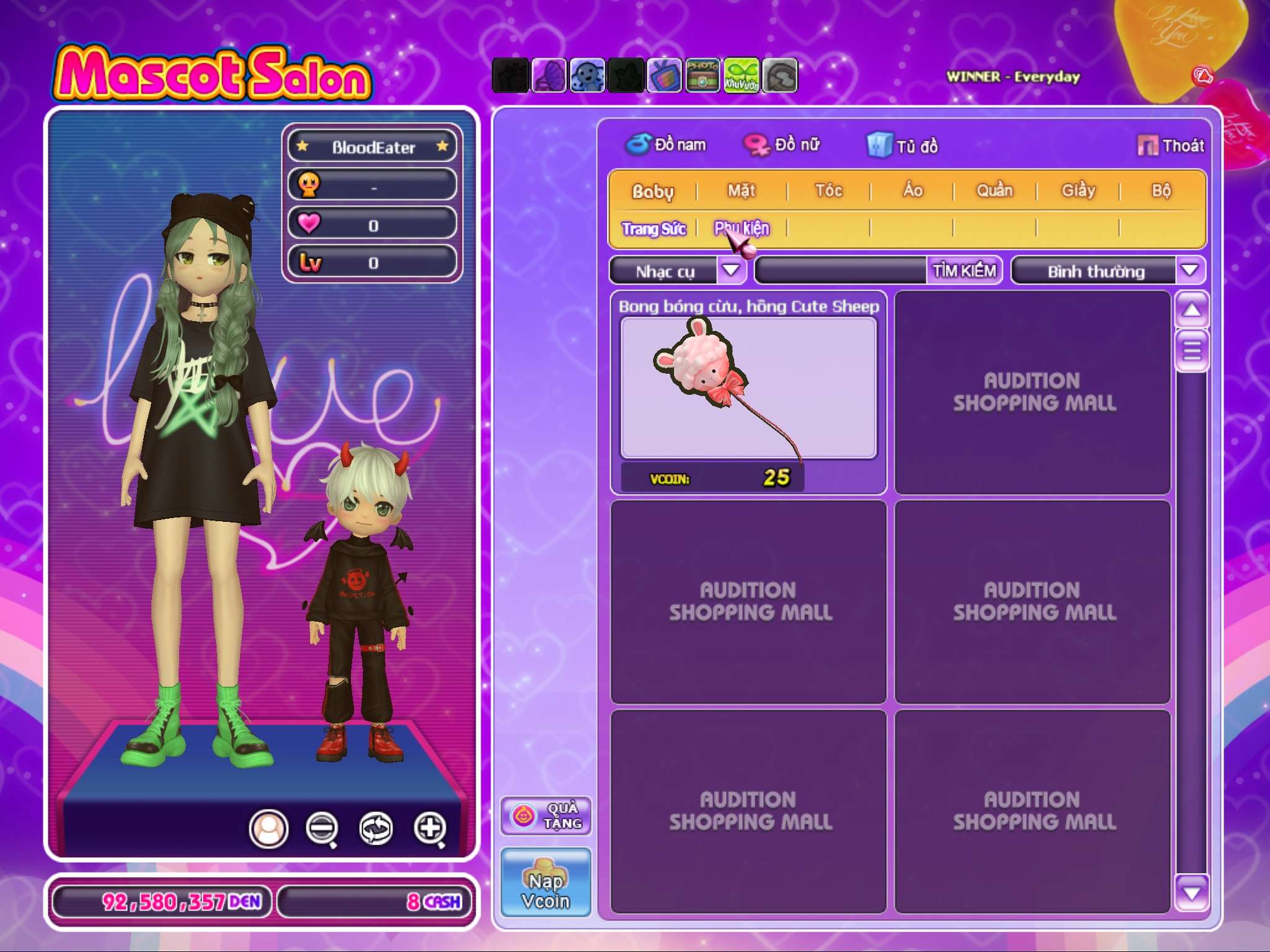Zoom in on the character preview
This screenshot has width=1270, height=952.
point(430,828)
